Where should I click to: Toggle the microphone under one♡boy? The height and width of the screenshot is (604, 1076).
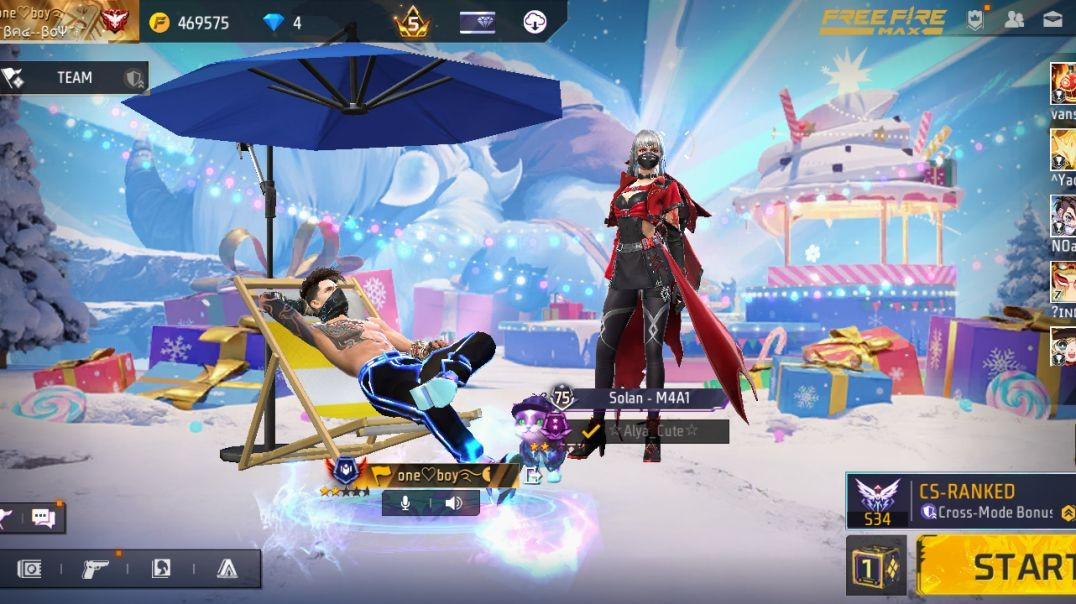tap(406, 503)
